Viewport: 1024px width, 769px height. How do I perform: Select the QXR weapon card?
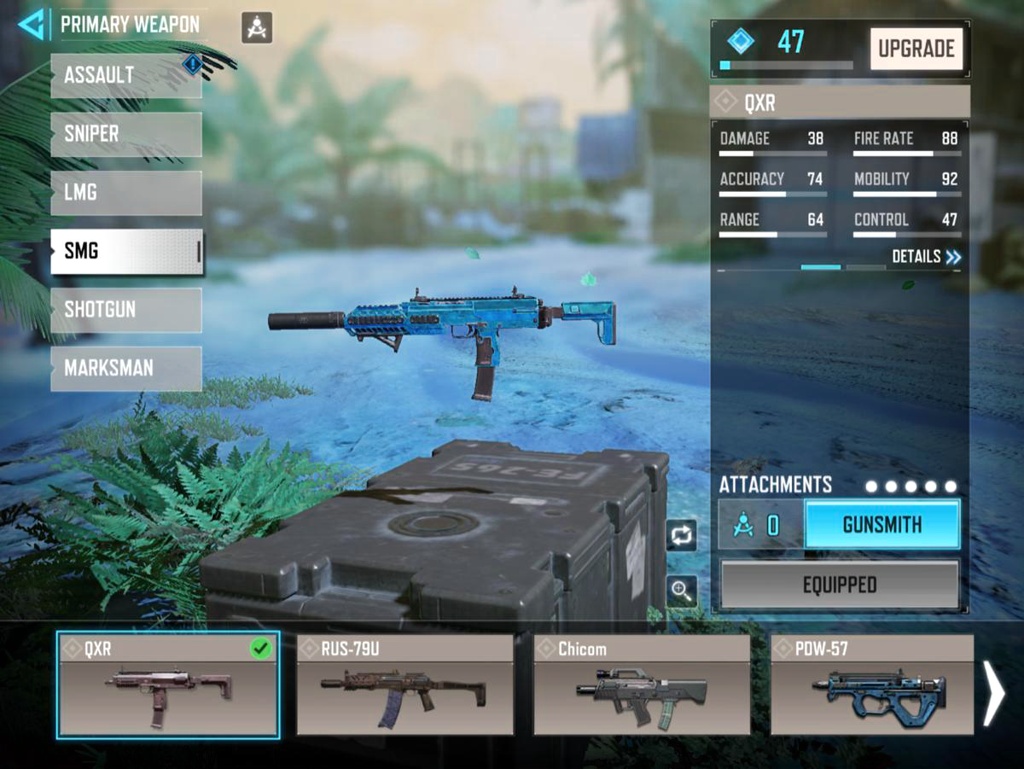point(168,685)
